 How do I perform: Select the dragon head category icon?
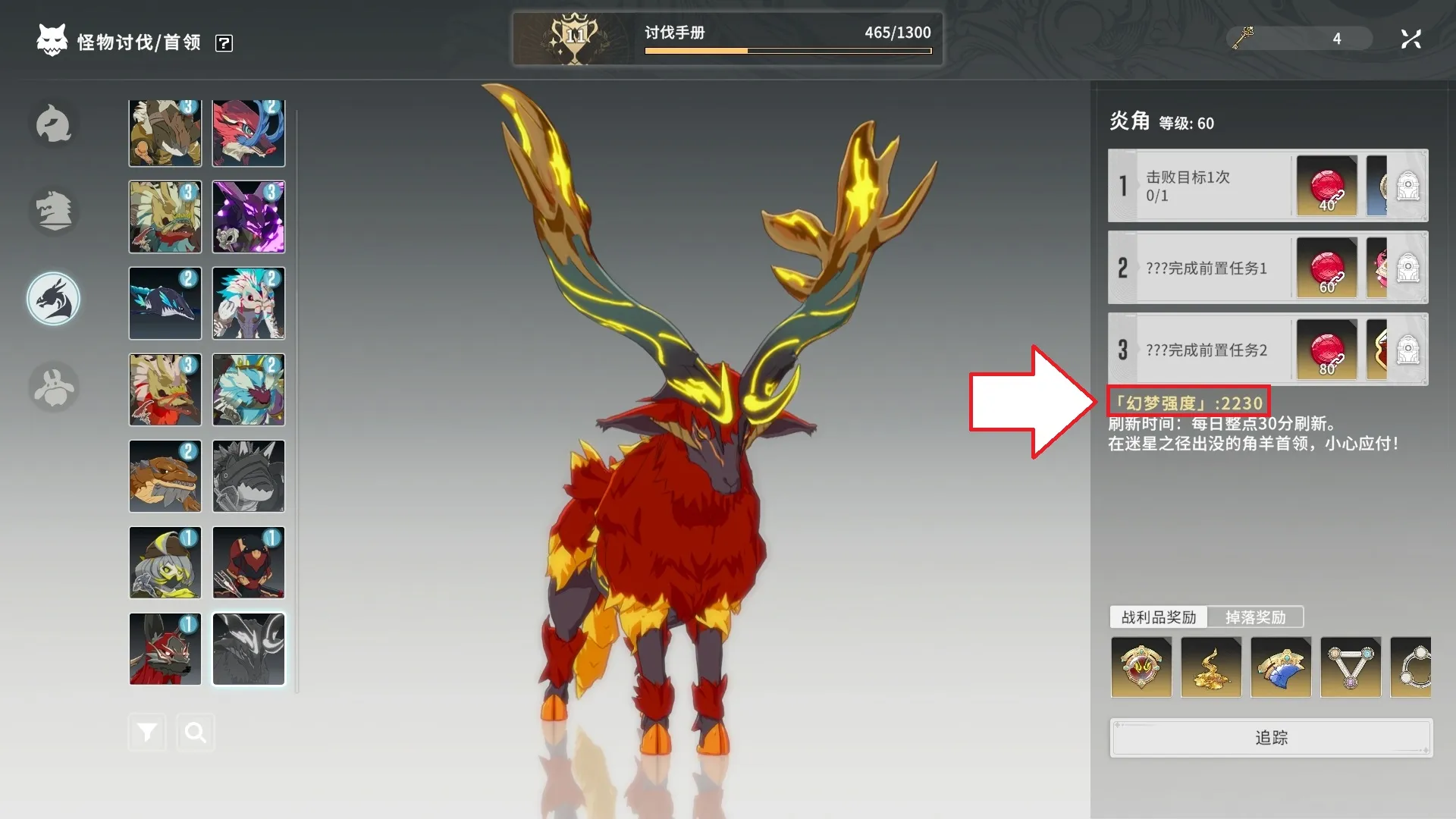[x=53, y=299]
